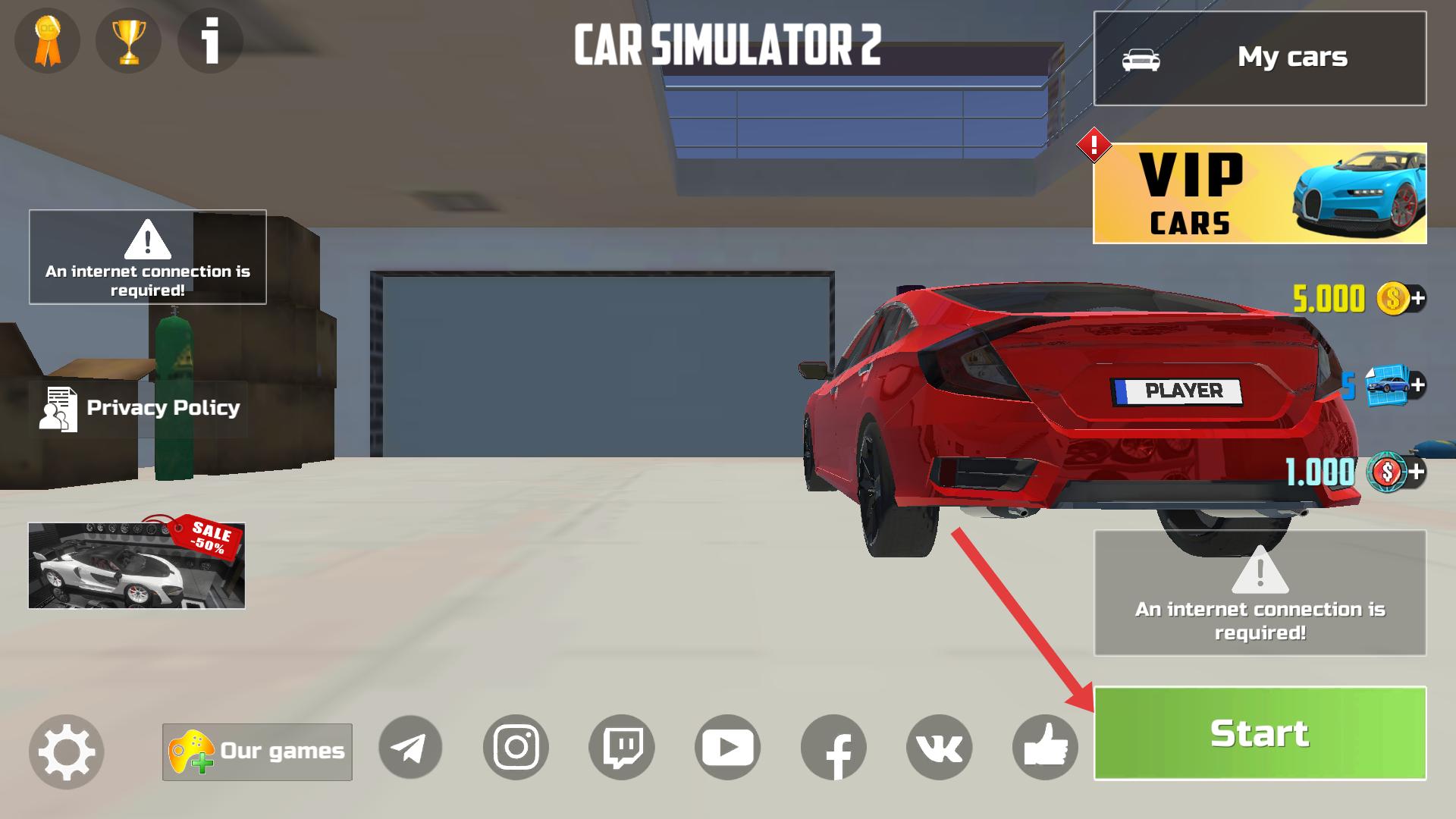
Task: Open the Our games list
Action: pyautogui.click(x=257, y=752)
